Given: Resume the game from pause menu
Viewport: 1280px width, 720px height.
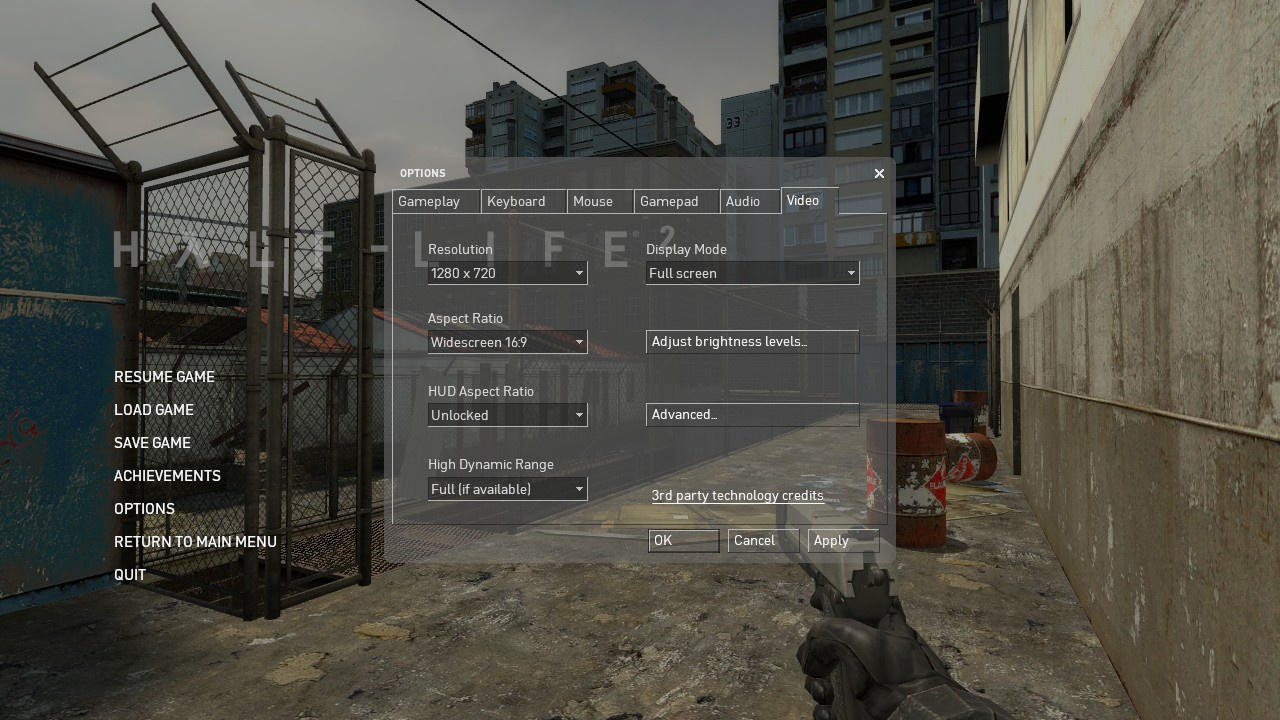Looking at the screenshot, I should (164, 377).
